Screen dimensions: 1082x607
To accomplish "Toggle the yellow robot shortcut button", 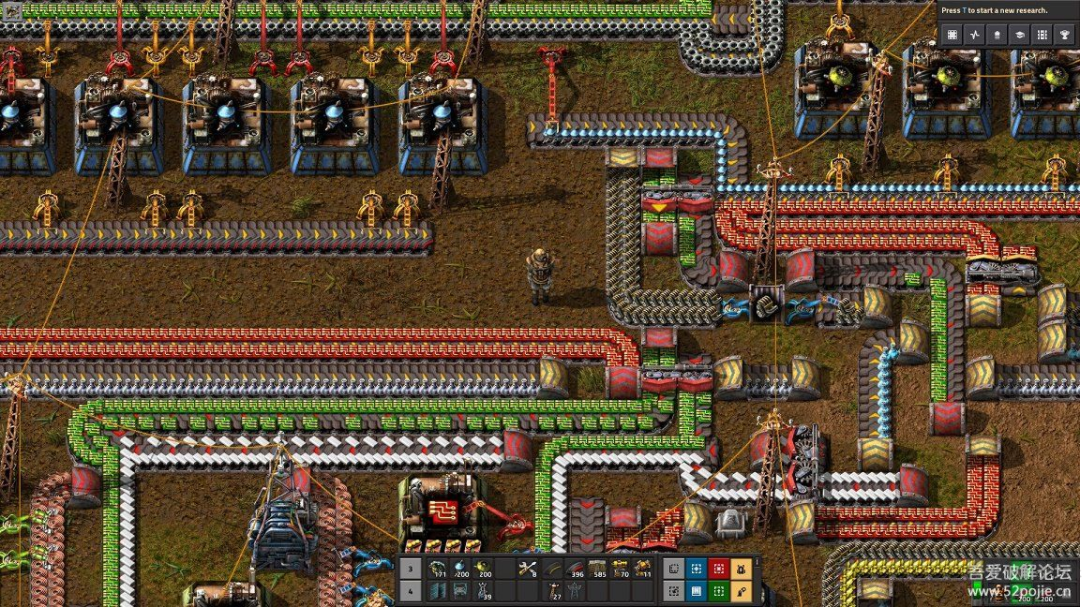I will pos(741,569).
